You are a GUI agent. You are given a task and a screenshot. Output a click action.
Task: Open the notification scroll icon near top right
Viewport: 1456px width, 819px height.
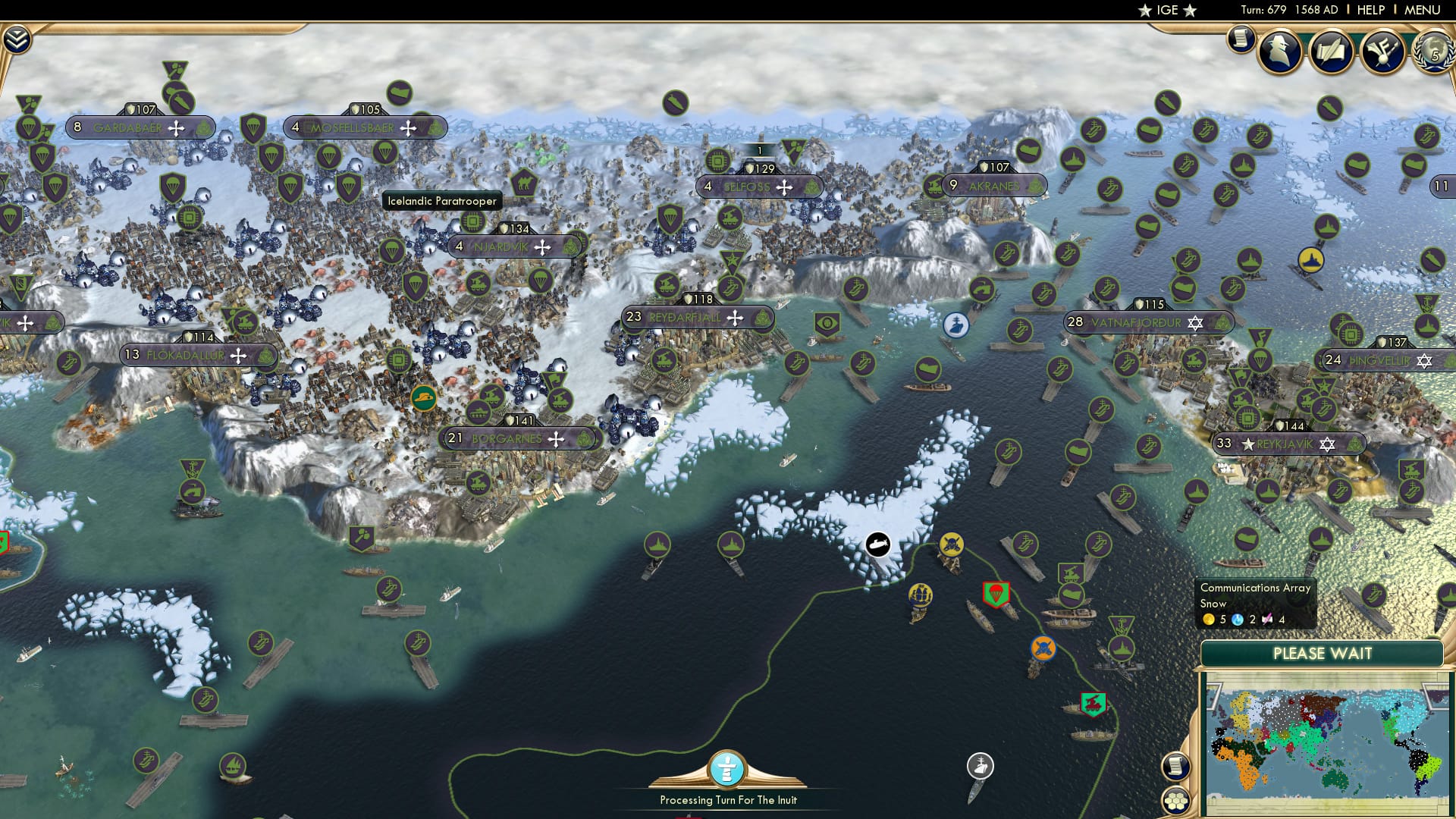(1241, 38)
